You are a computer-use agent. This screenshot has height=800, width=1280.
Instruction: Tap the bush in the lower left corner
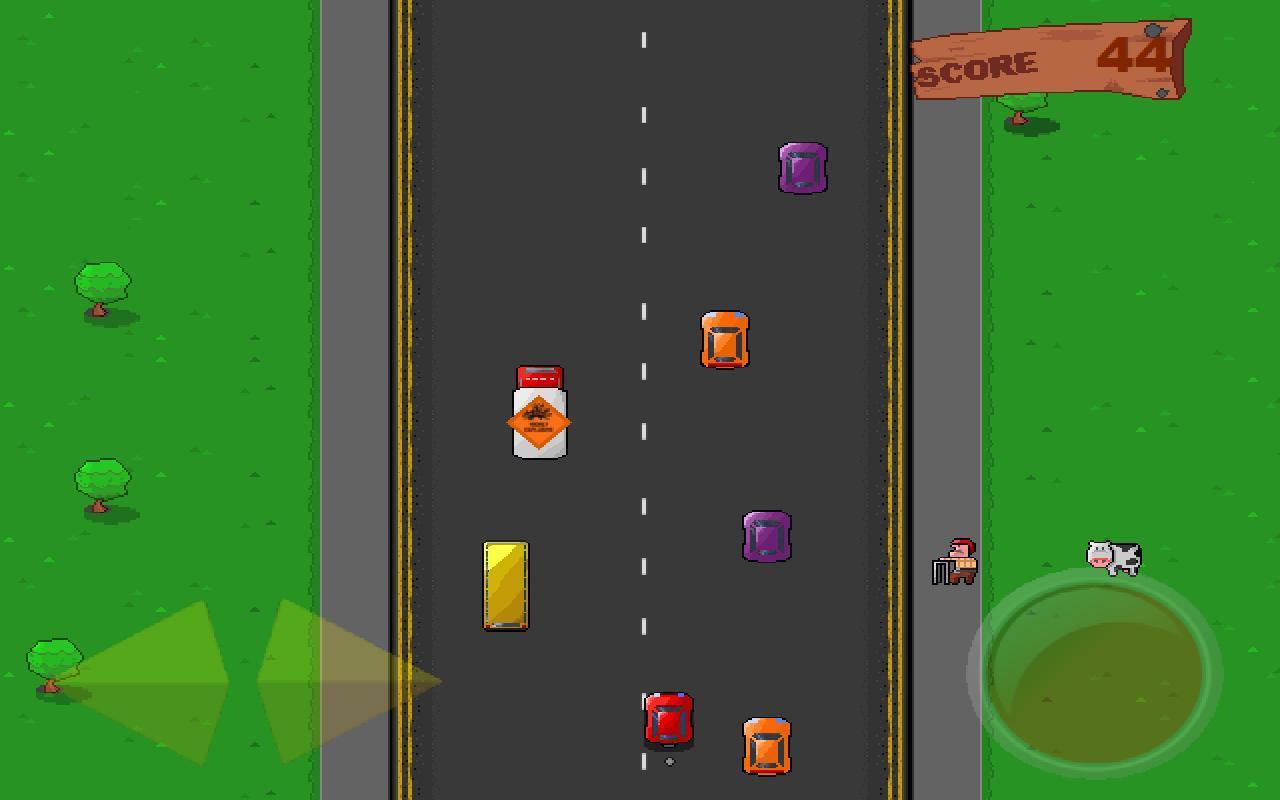55,655
